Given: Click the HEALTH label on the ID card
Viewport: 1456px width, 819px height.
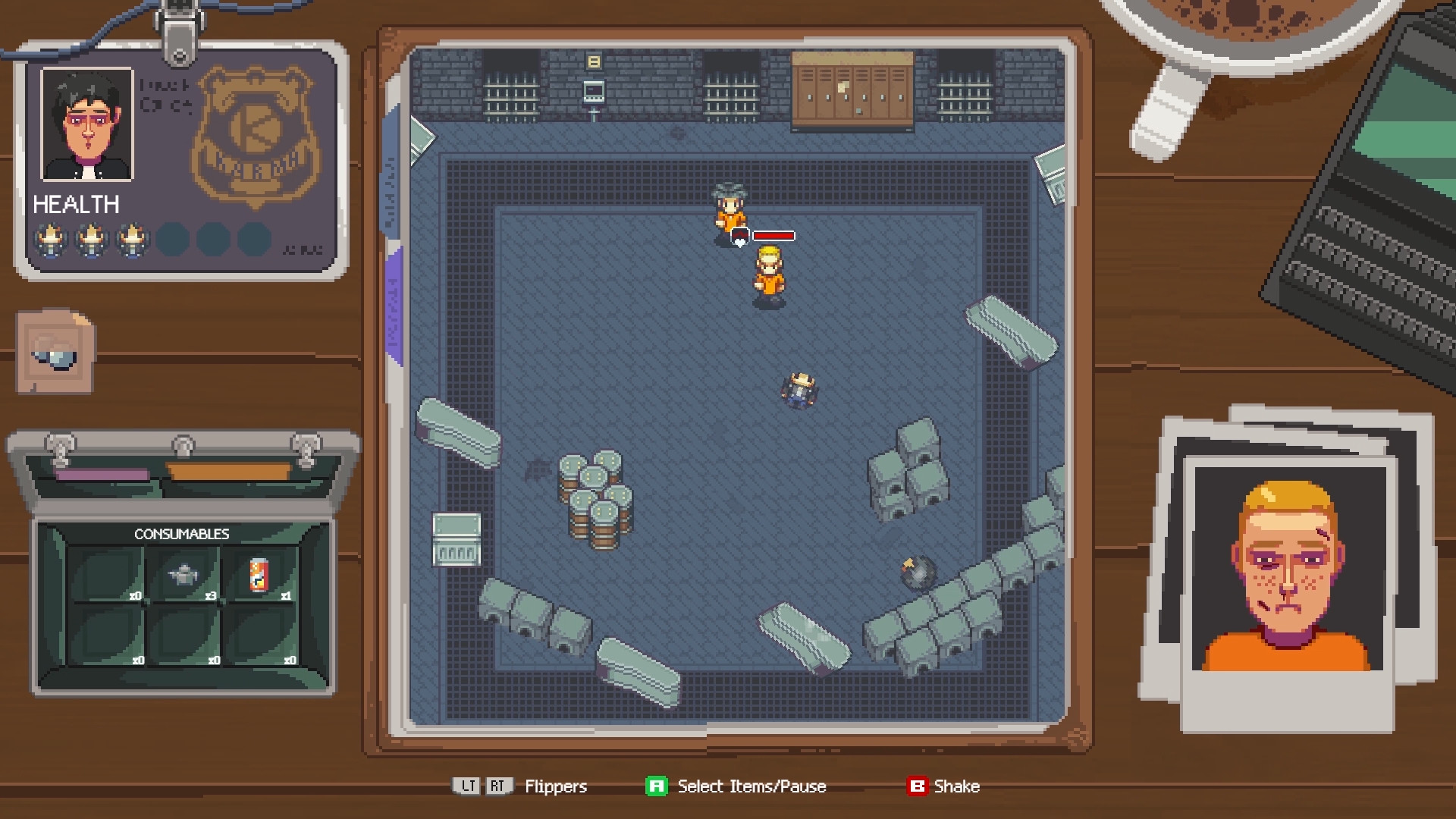Looking at the screenshot, I should coord(76,203).
